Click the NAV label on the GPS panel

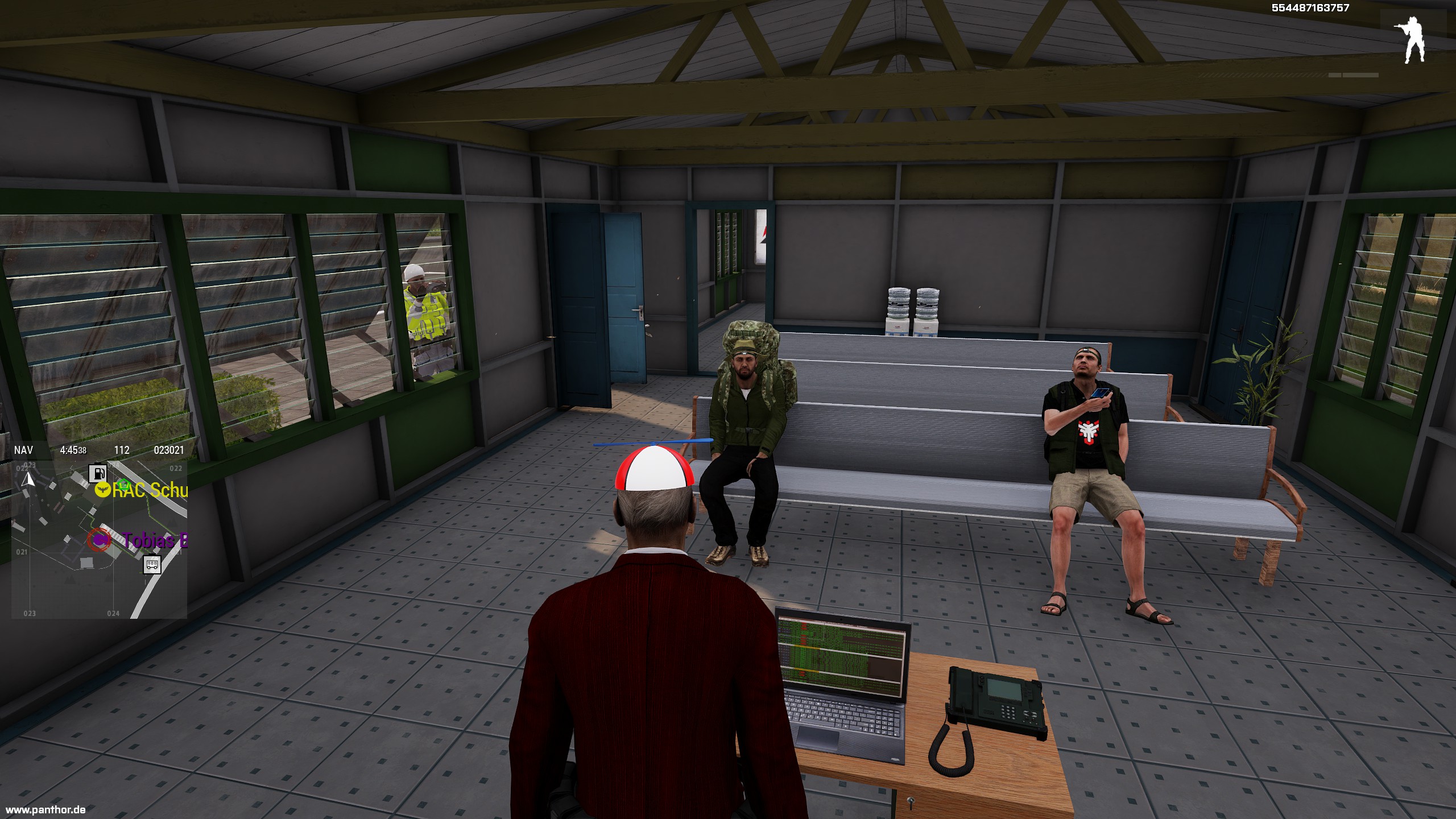23,450
